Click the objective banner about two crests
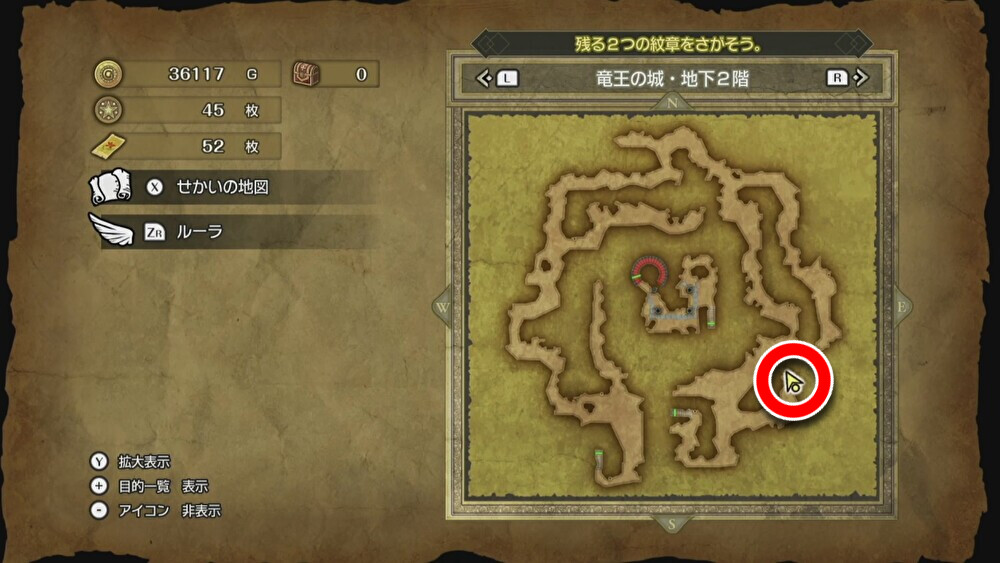 pos(670,44)
